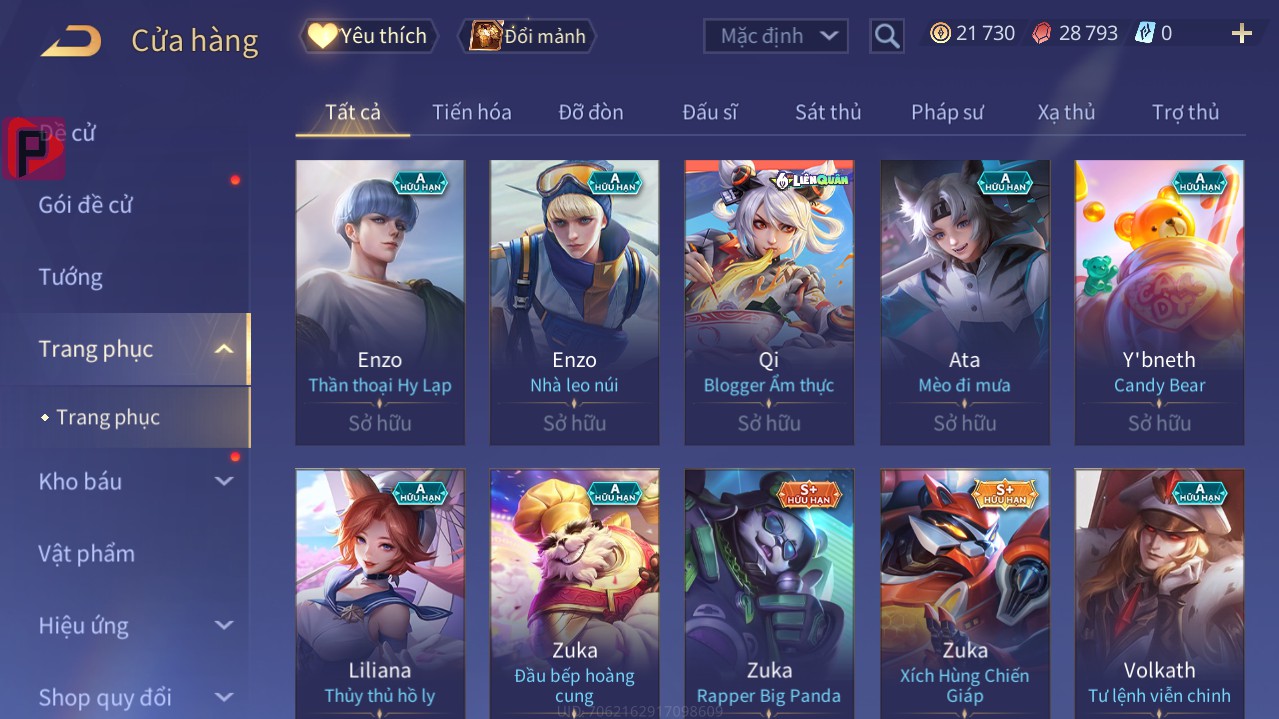The image size is (1279, 719).
Task: Select the Qi Blogger Ẩm thực skin card
Action: coord(768,302)
